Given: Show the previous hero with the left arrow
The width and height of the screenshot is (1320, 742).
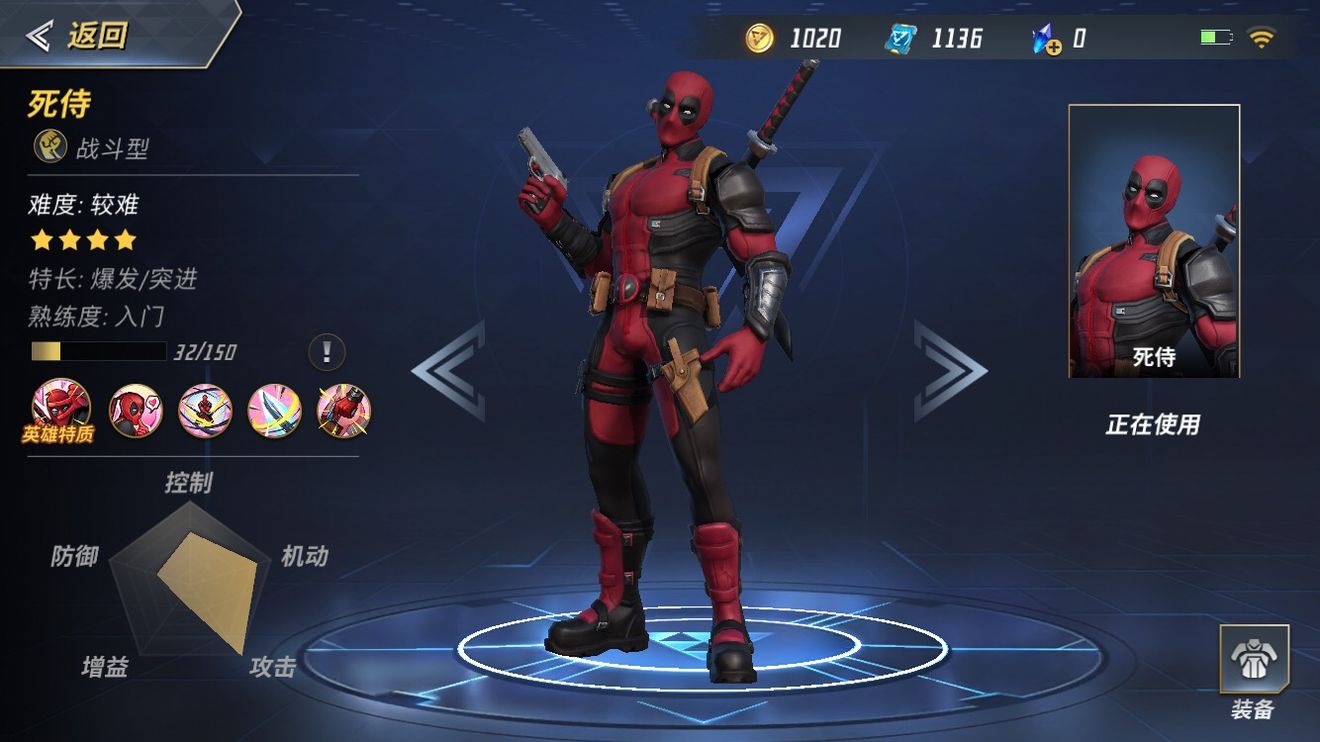Looking at the screenshot, I should (449, 370).
